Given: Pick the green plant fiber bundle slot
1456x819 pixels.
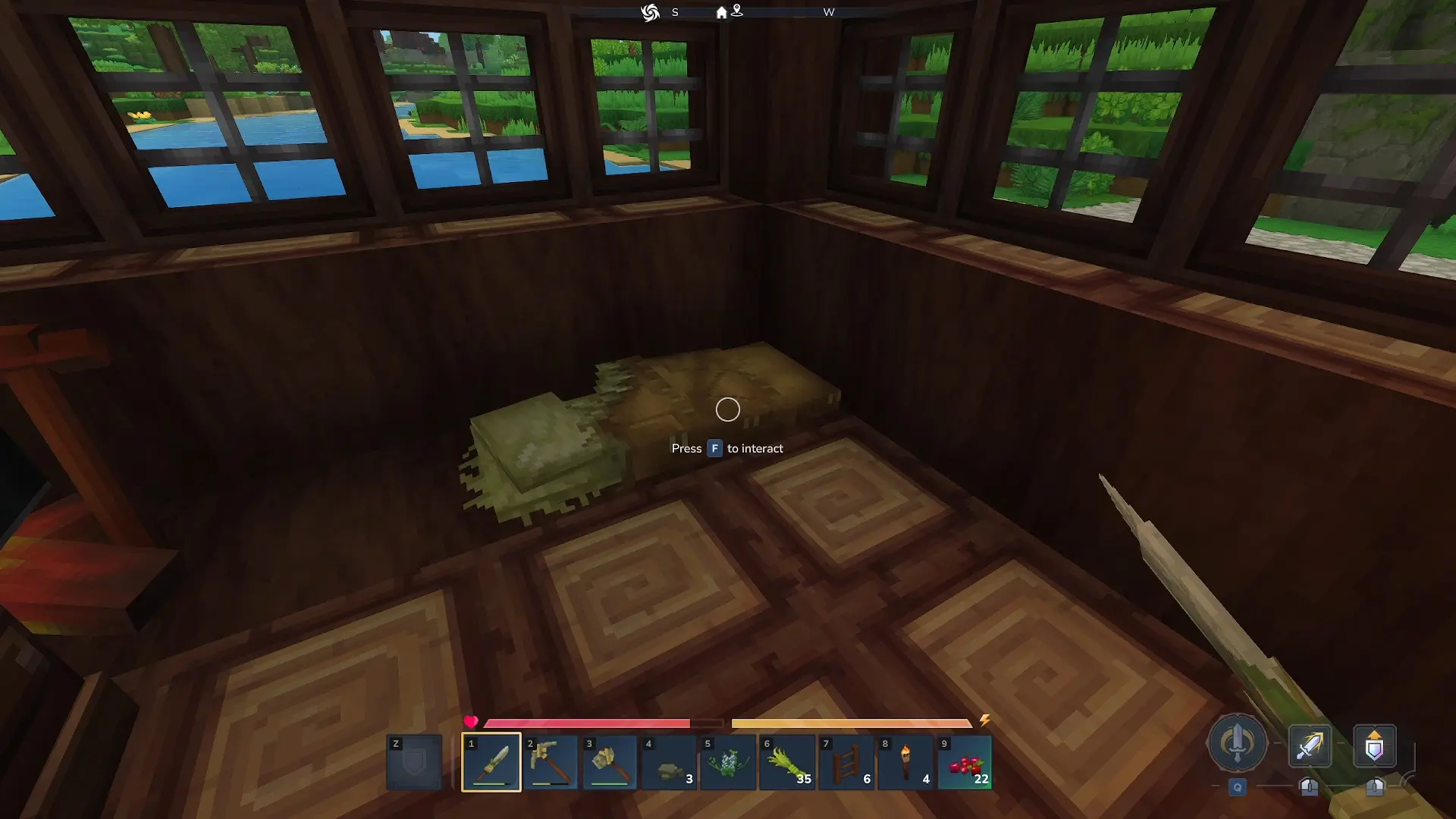Looking at the screenshot, I should 786,761.
